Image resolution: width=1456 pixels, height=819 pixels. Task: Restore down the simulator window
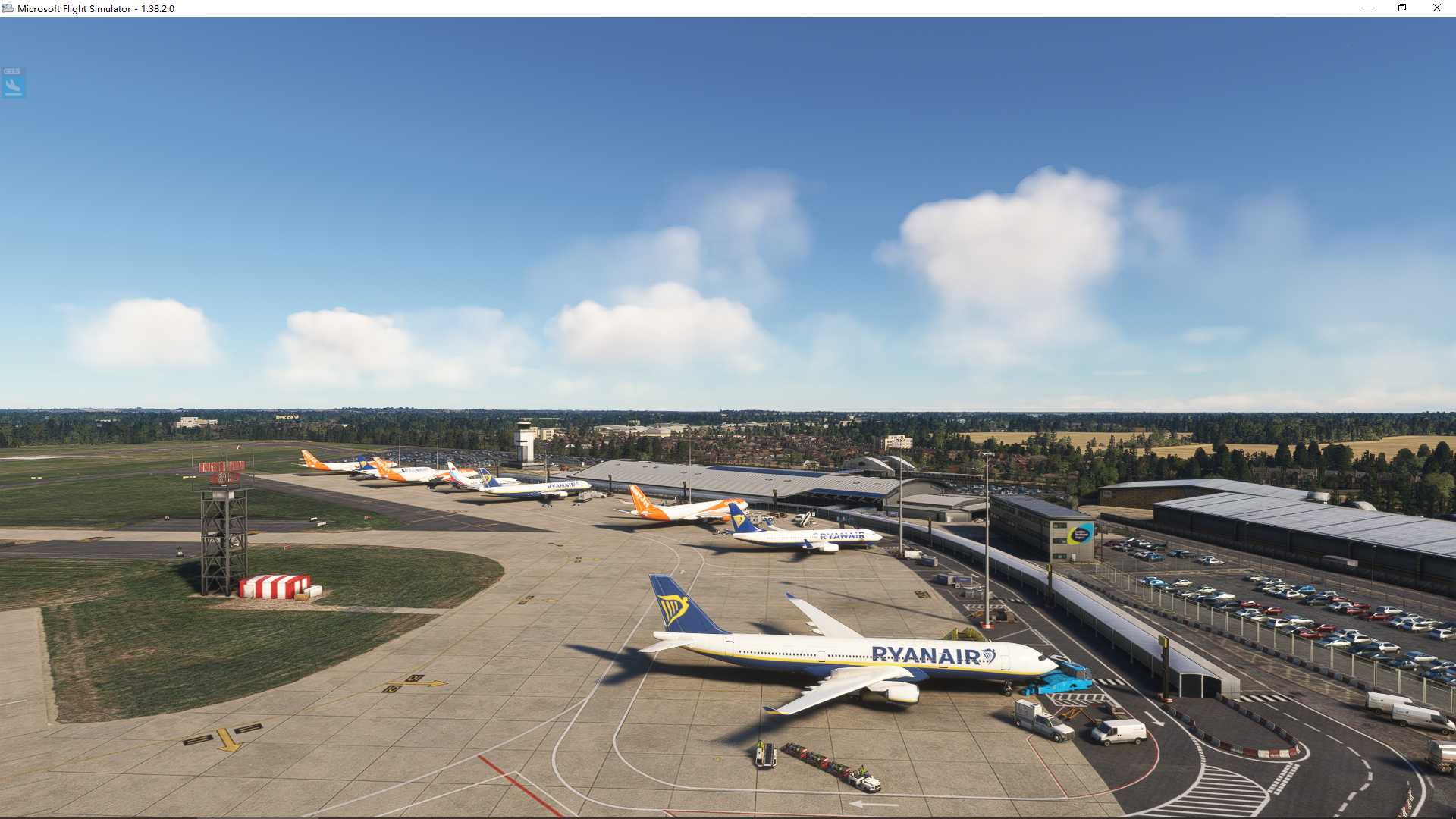click(1401, 8)
